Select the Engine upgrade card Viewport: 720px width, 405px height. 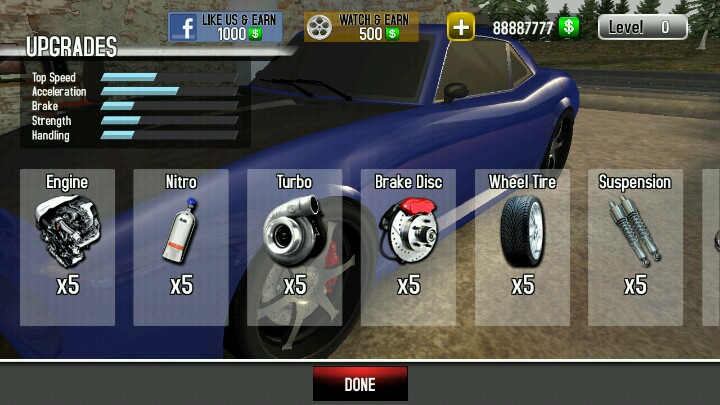(x=67, y=247)
